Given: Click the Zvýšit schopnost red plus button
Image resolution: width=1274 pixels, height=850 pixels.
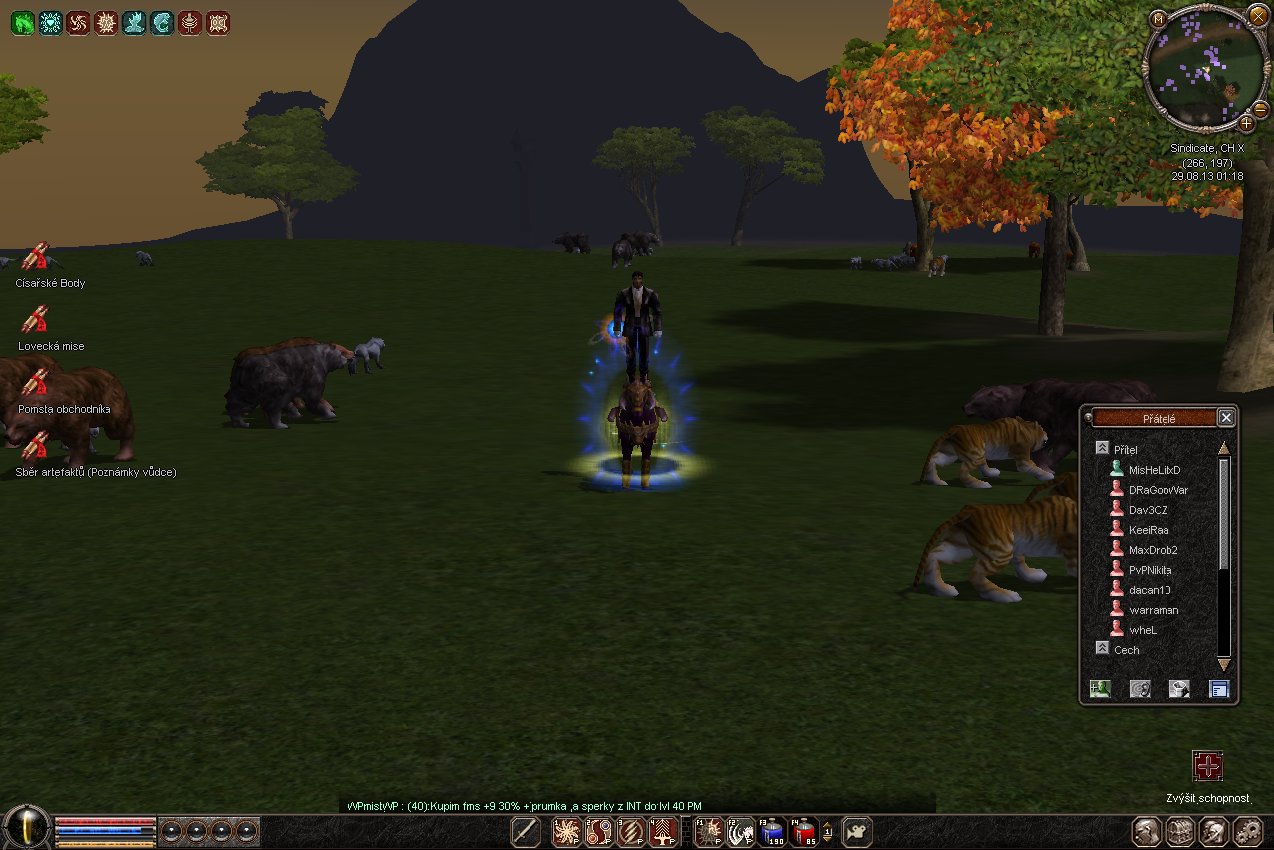Looking at the screenshot, I should click(x=1208, y=766).
